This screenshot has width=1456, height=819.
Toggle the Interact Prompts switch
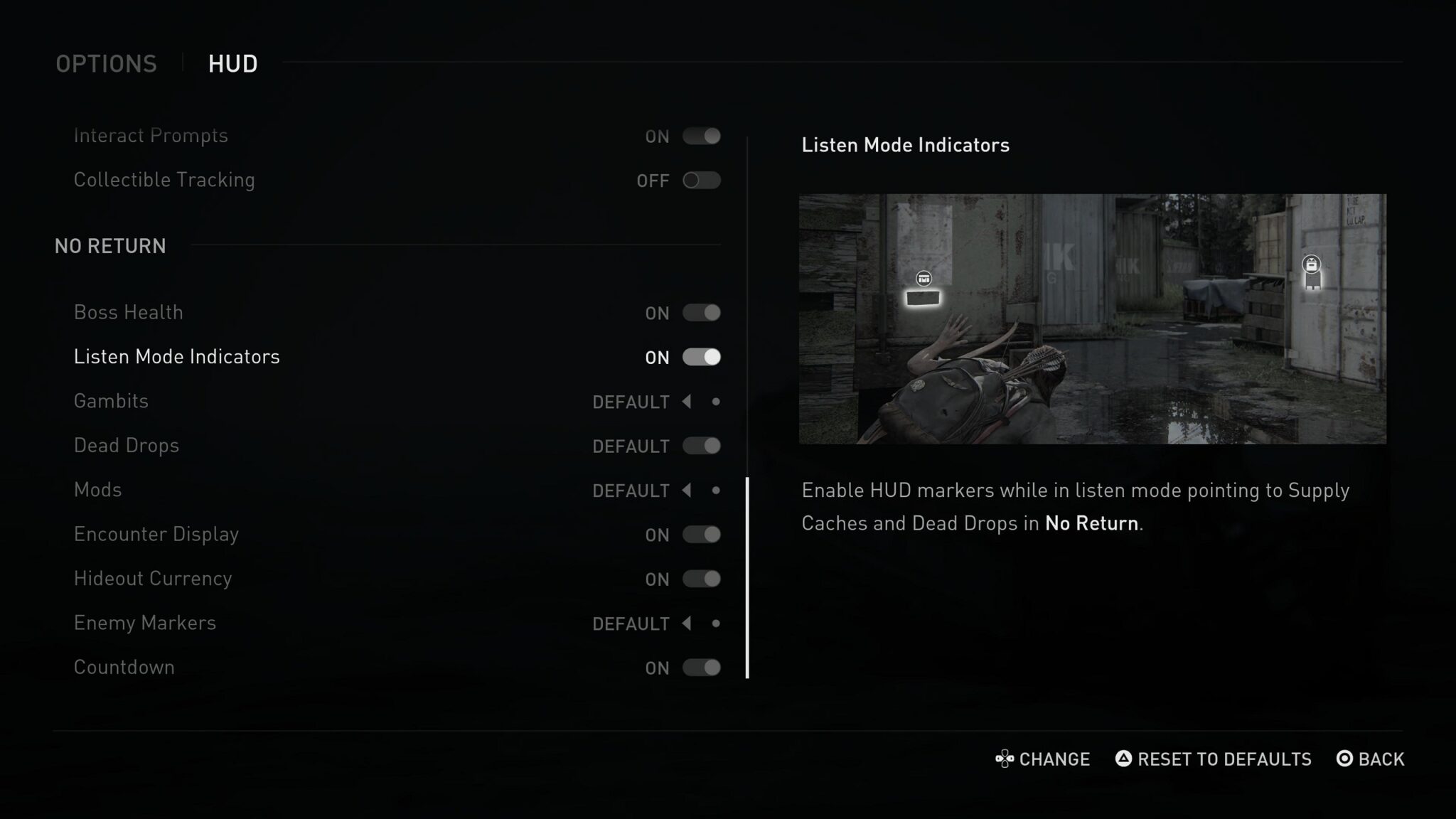701,136
